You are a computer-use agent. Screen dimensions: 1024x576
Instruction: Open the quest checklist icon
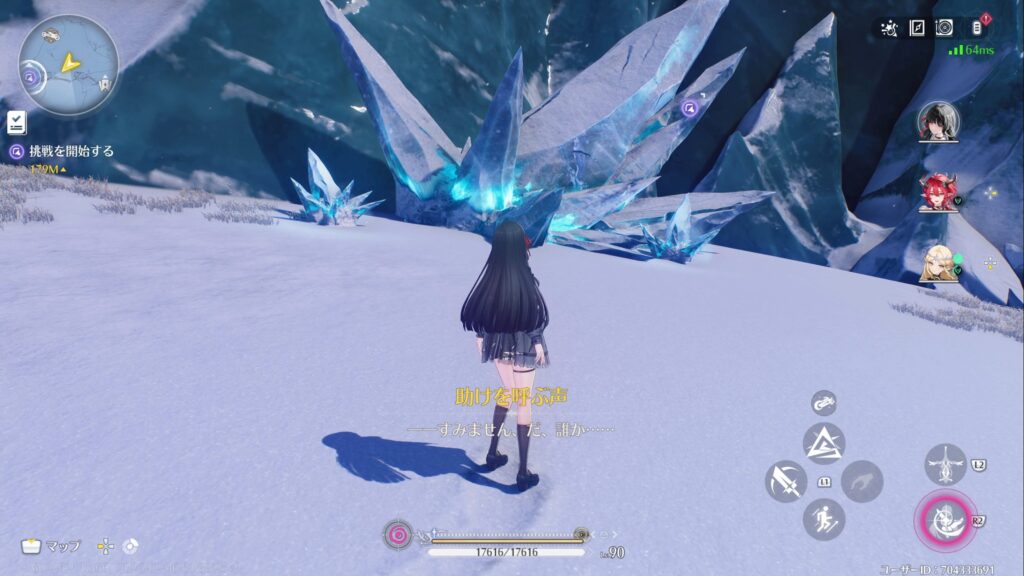(16, 122)
